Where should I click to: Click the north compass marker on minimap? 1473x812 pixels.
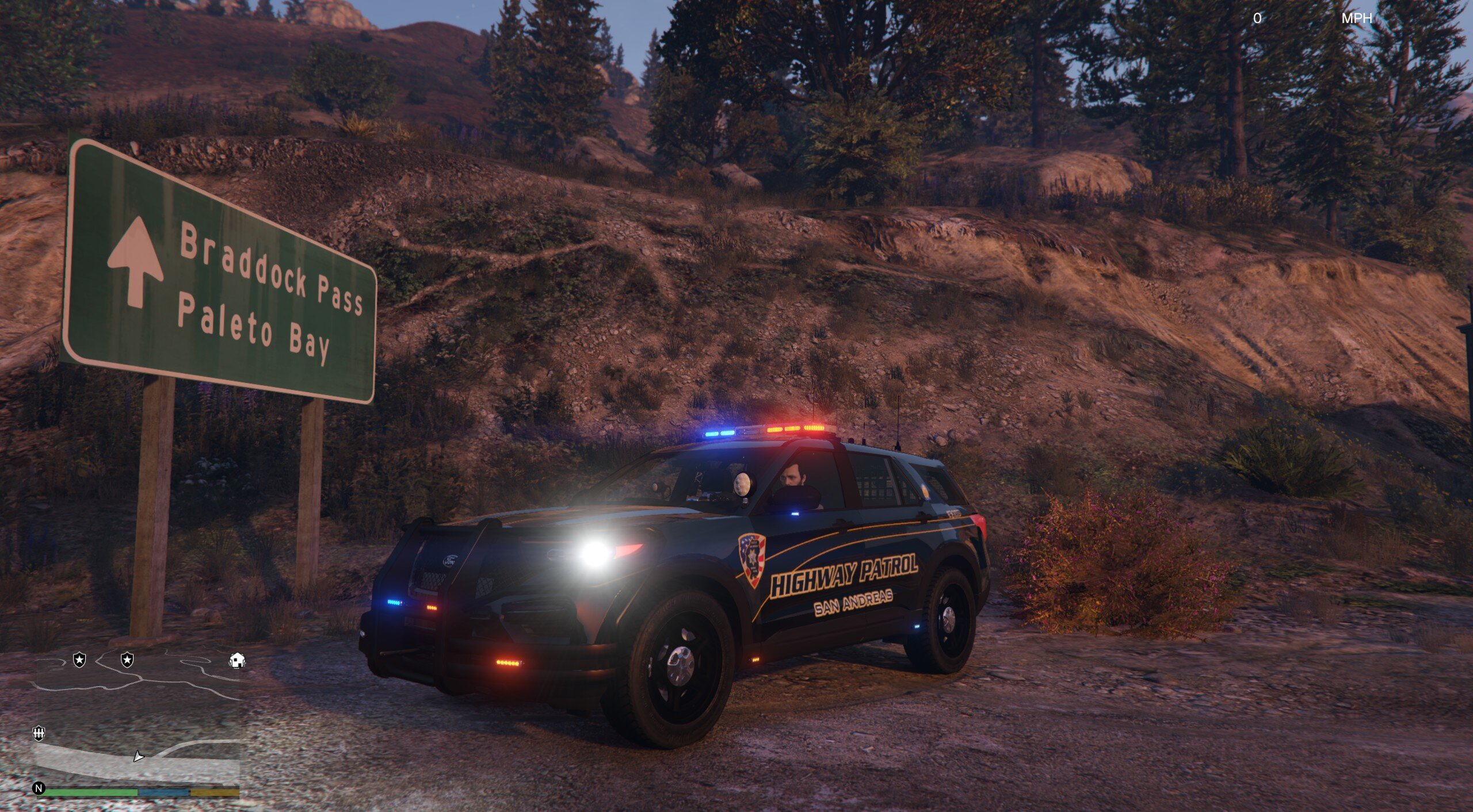coord(39,788)
